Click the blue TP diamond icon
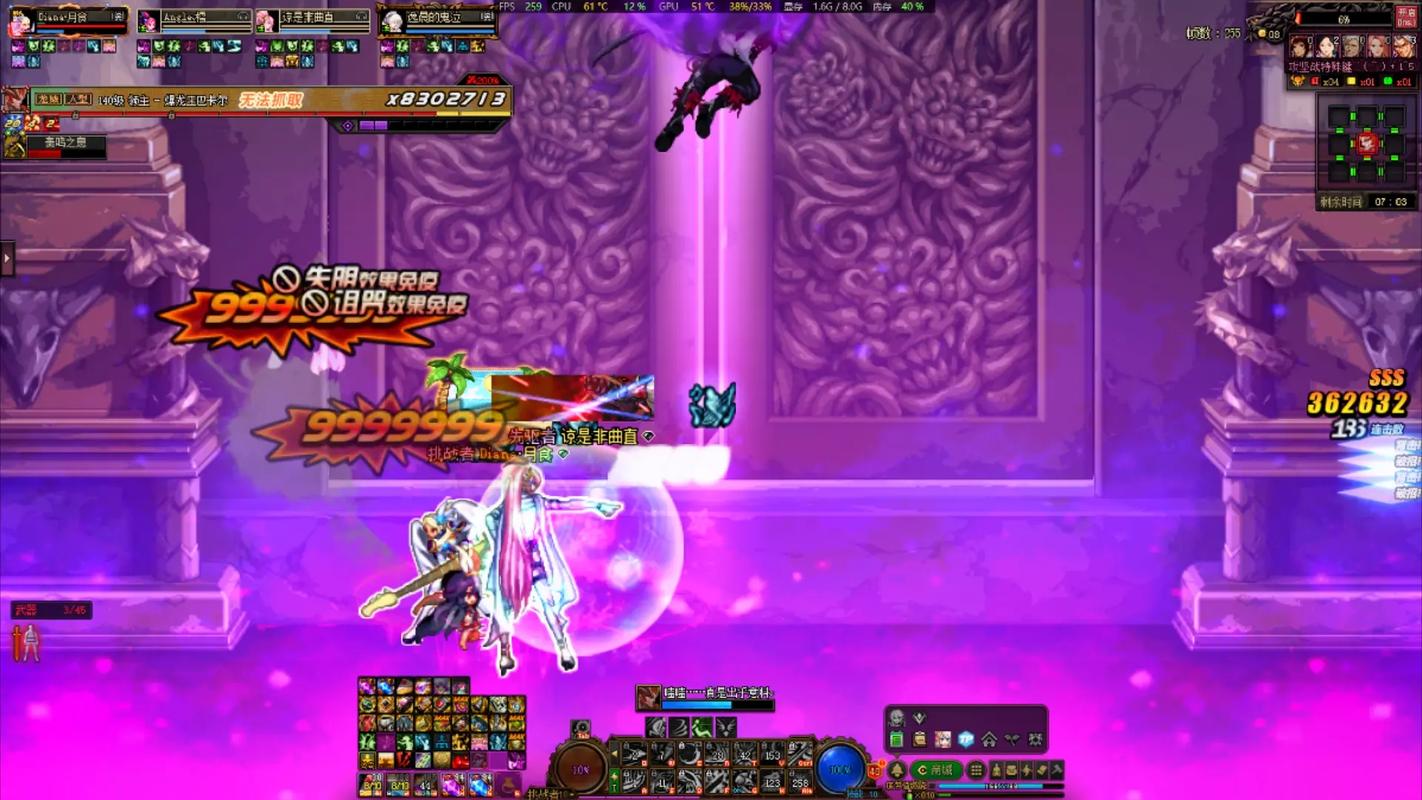 click(x=966, y=739)
